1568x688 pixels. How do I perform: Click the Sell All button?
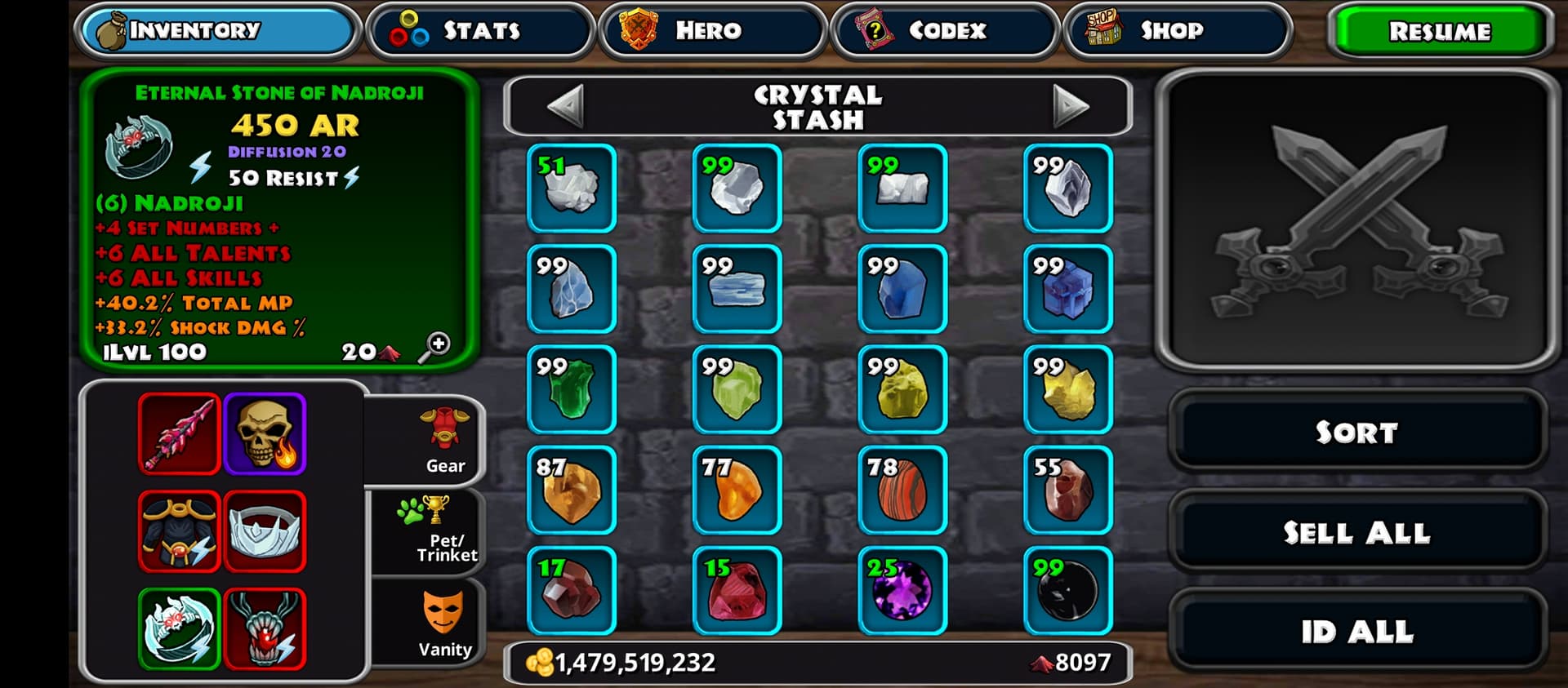pyautogui.click(x=1356, y=532)
